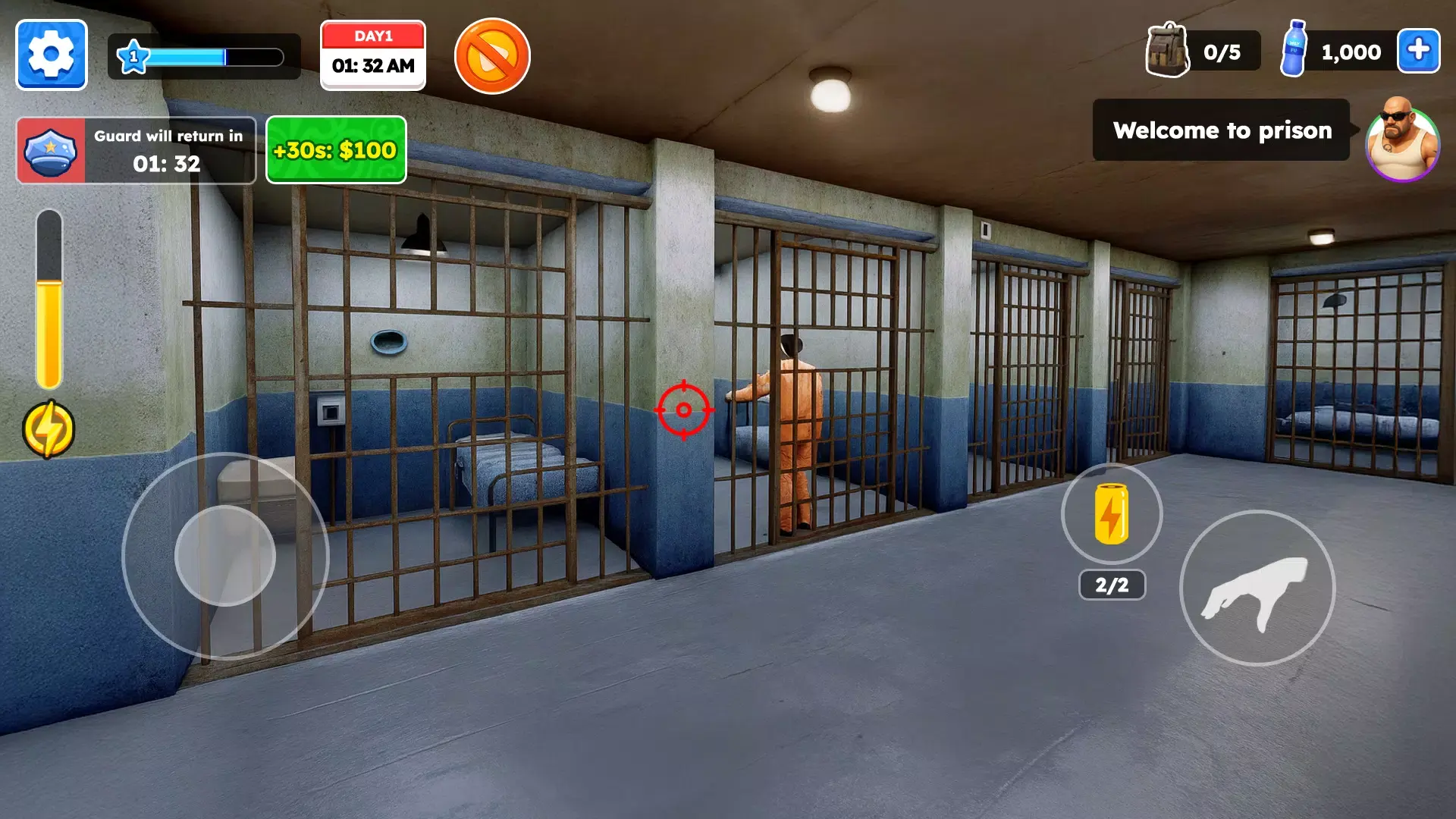The image size is (1456, 819).
Task: Open the game settings gear
Action: (50, 55)
